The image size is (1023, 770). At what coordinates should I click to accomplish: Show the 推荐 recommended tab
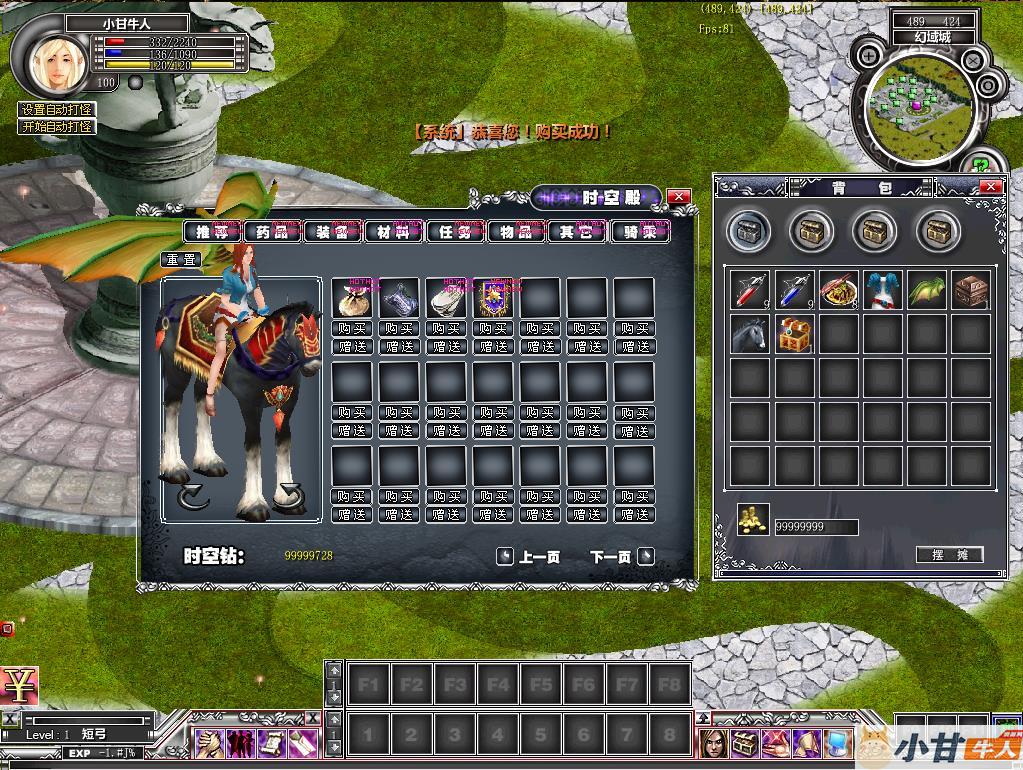tap(211, 232)
